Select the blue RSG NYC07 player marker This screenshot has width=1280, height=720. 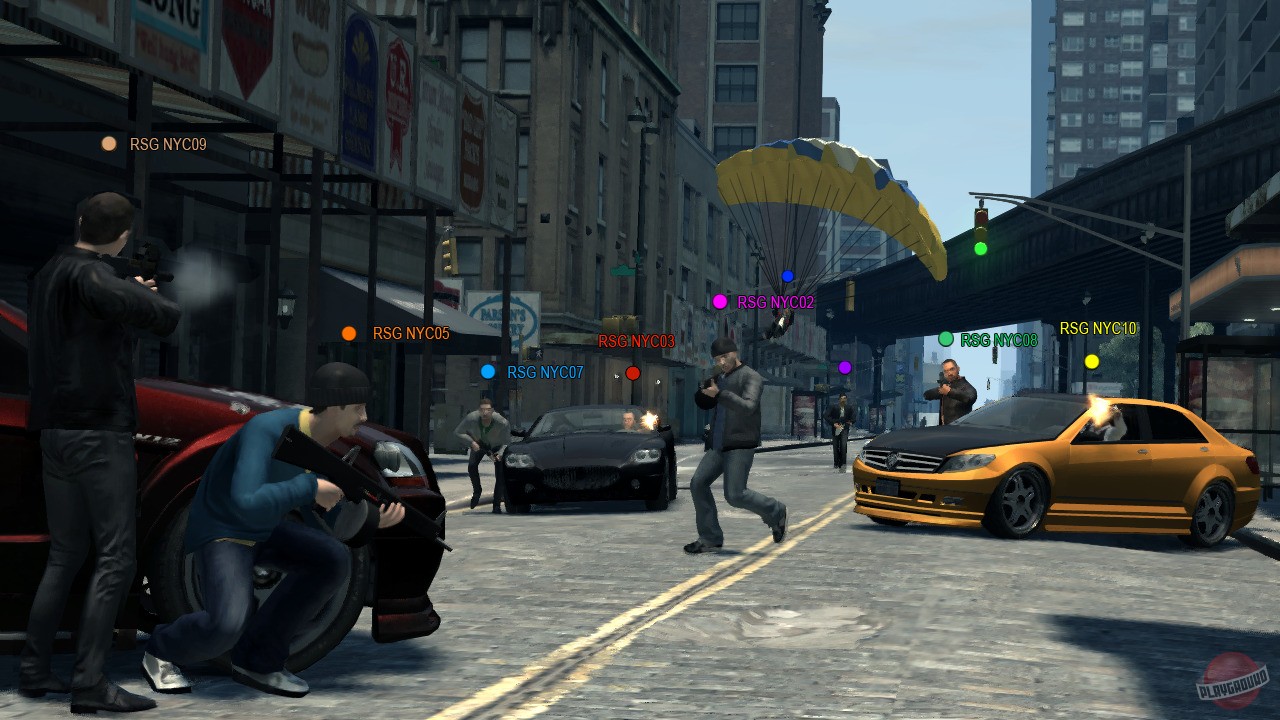click(488, 372)
